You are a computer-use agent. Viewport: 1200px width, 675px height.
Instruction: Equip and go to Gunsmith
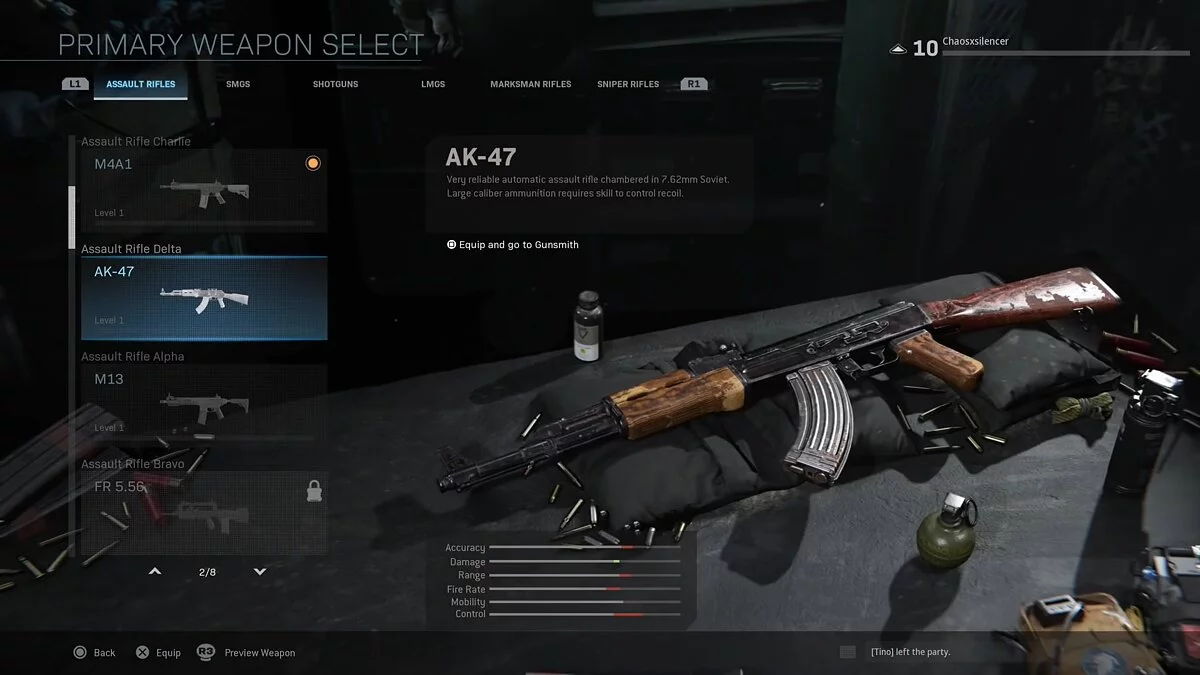point(512,245)
